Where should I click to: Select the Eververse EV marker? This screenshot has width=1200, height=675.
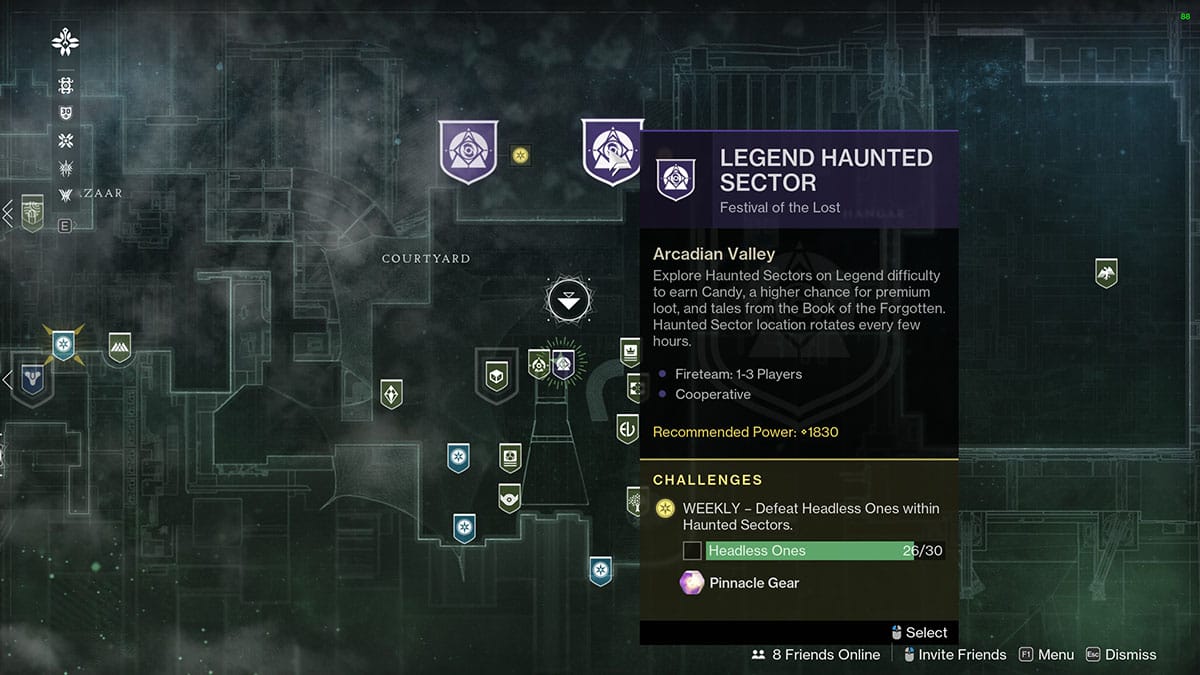pos(627,429)
